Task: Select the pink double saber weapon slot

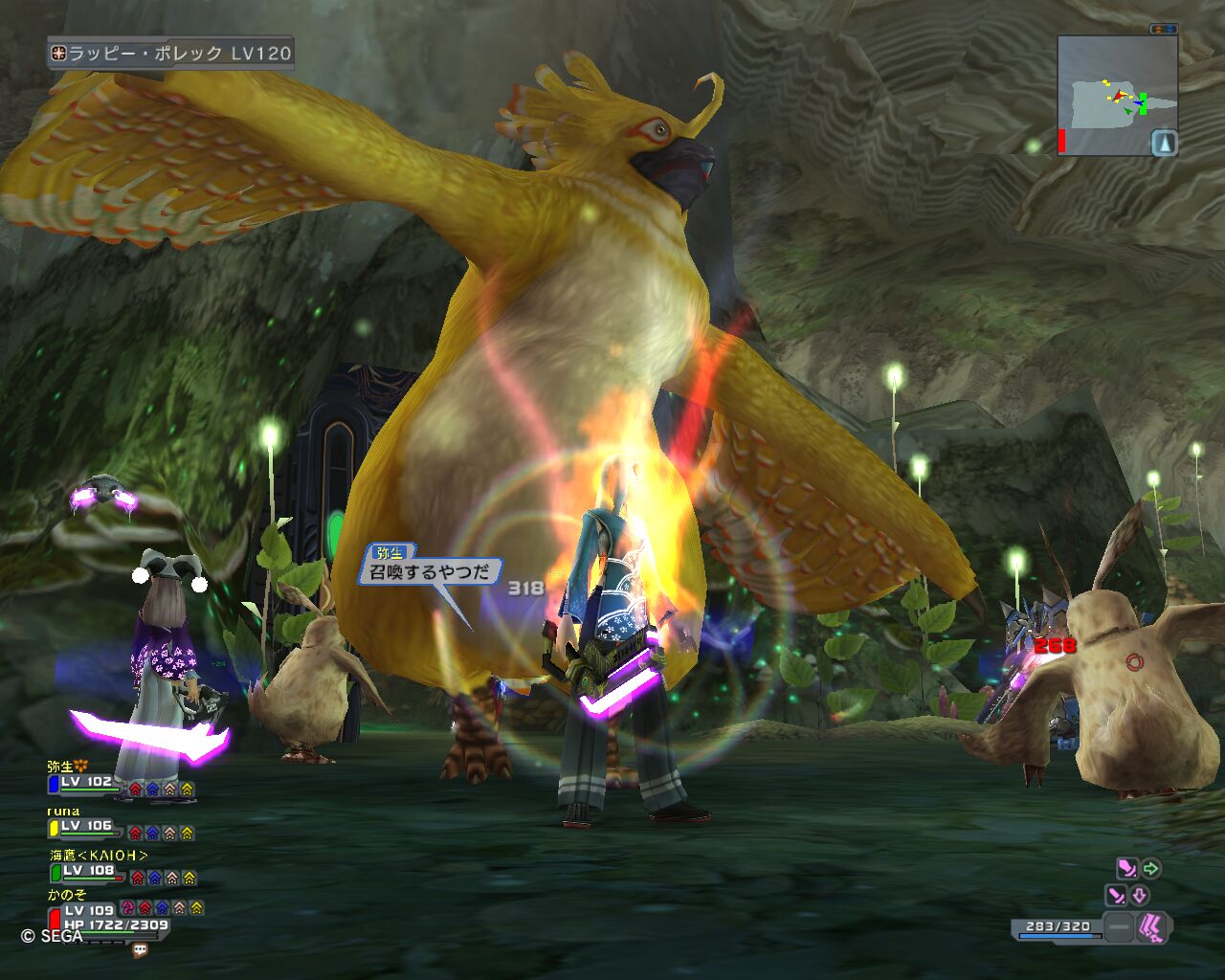Action: point(1154,927)
